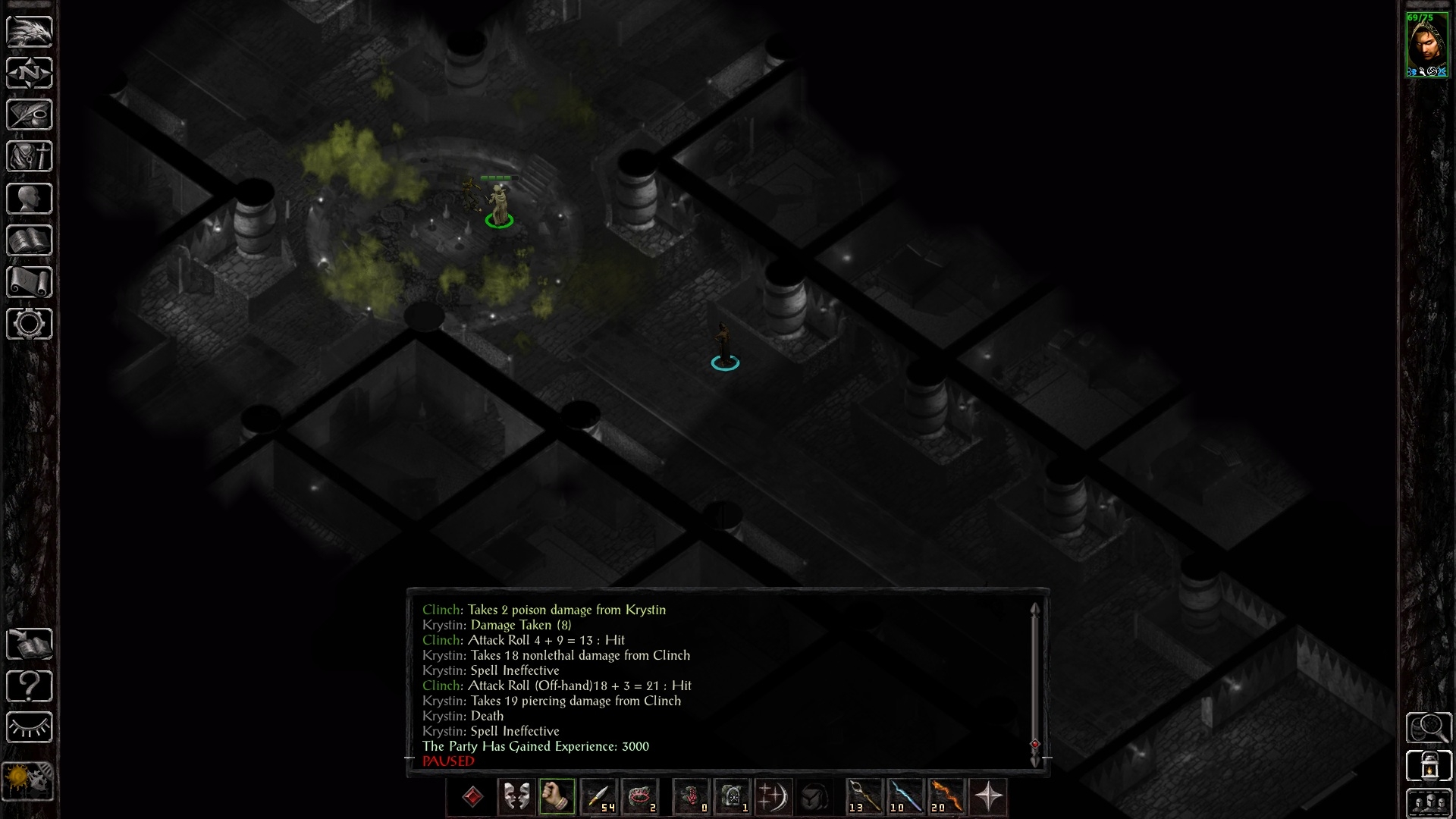Viewport: 1456px width, 819px height.
Task: Open the mage spellbook button
Action: click(x=30, y=241)
